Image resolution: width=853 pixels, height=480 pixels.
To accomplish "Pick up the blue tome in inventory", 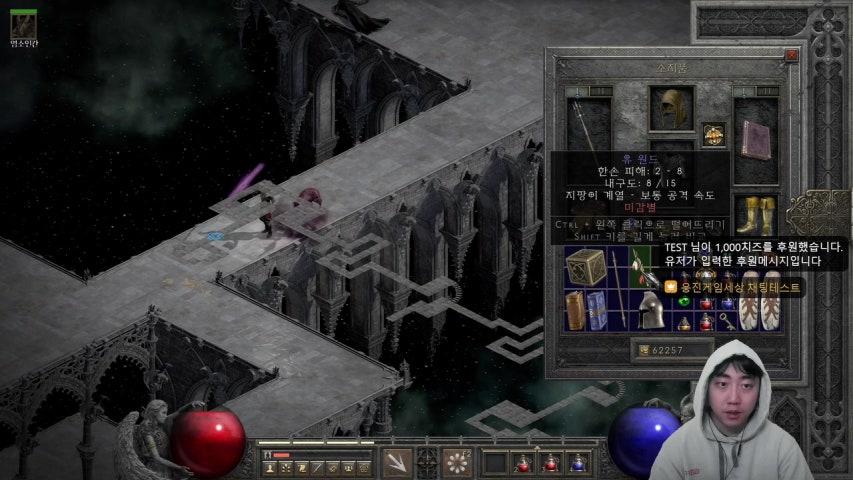I will [597, 310].
